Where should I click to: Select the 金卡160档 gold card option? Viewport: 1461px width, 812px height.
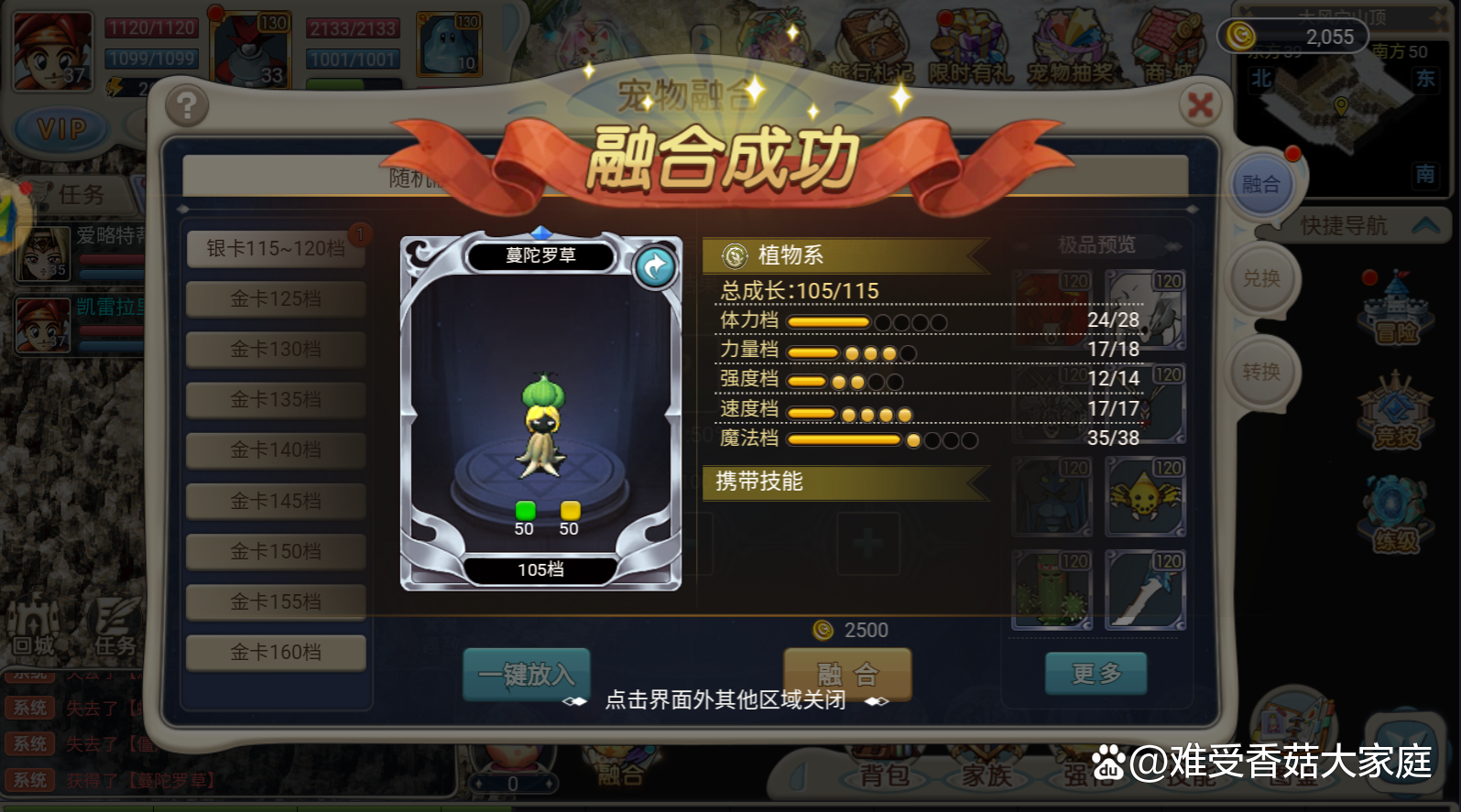274,651
